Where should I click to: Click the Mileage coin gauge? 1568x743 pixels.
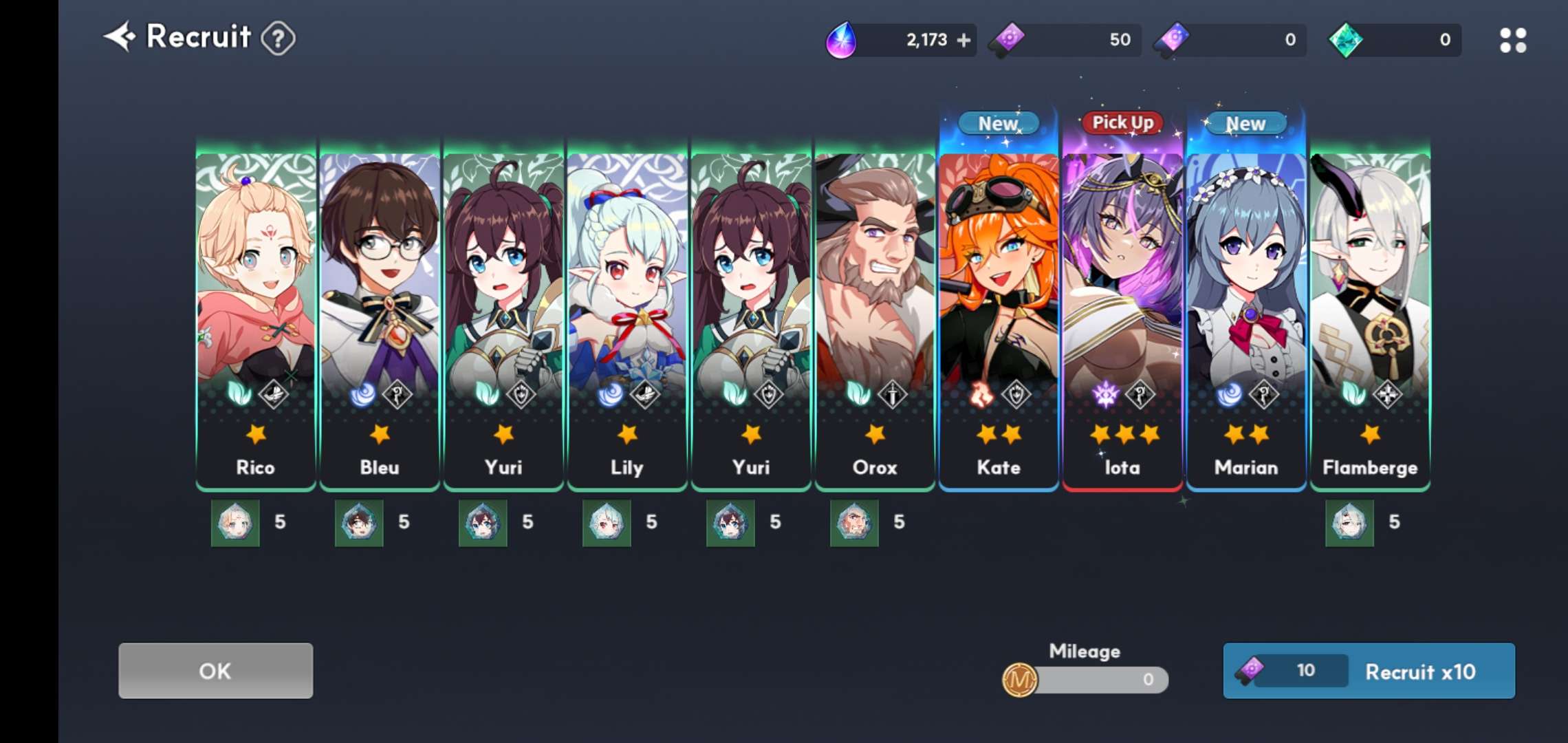point(1085,680)
